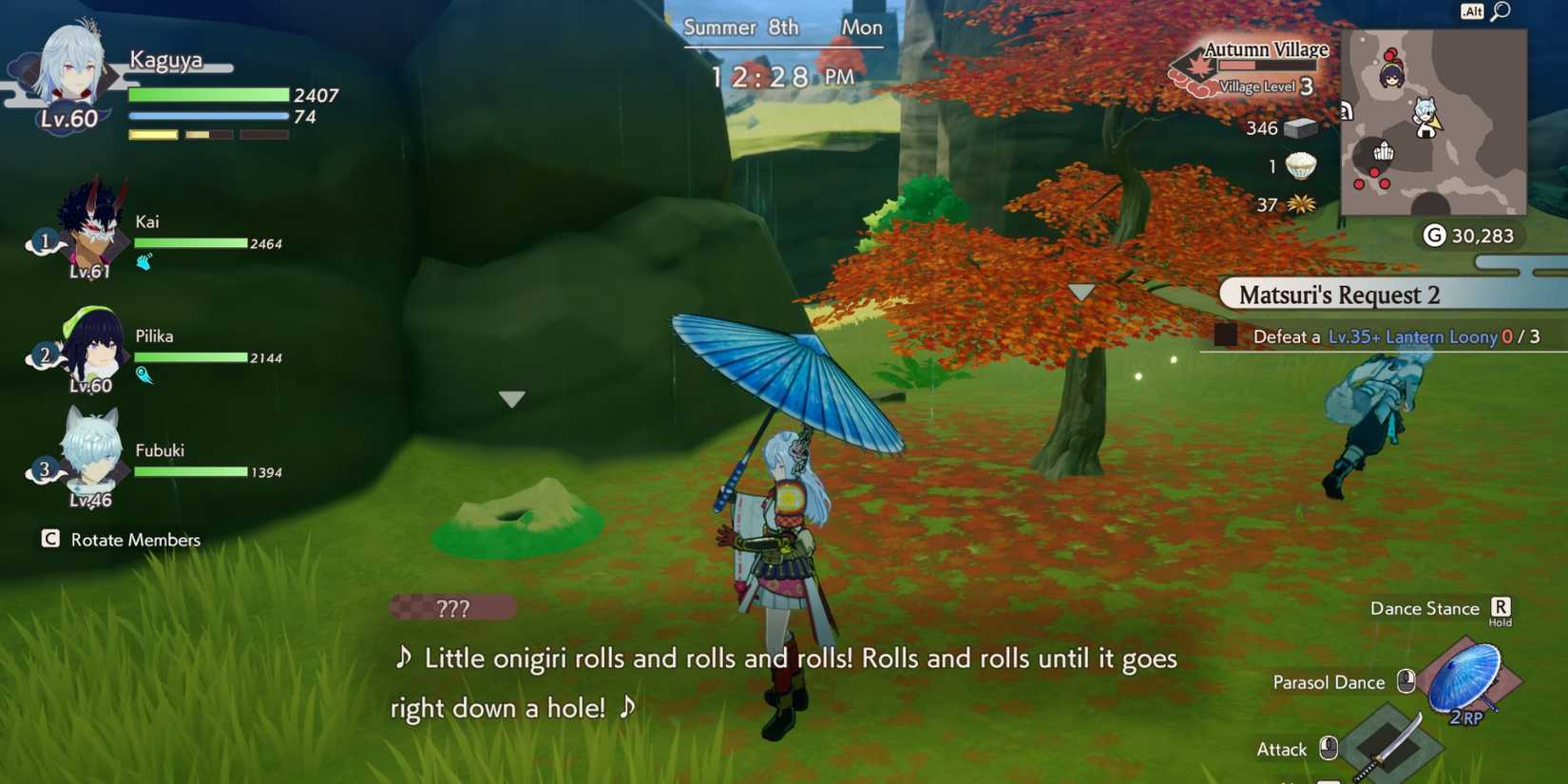Click the G gold currency icon
This screenshot has width=1568, height=784.
click(x=1436, y=236)
